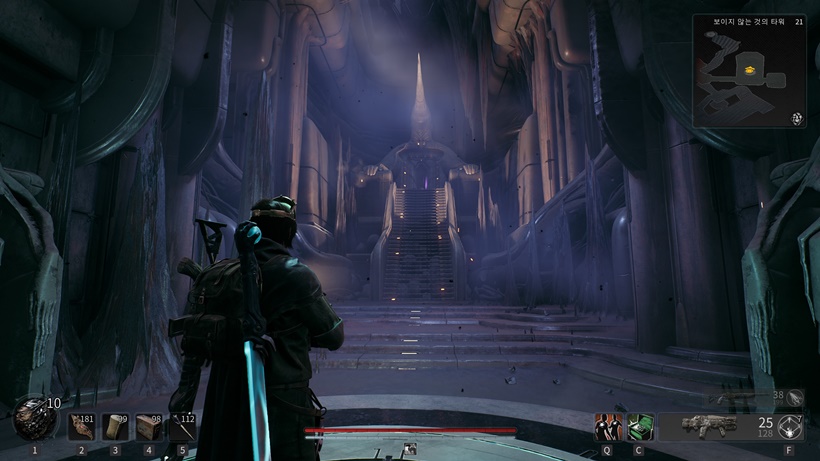Activate the twin silhouettes ability icon
Image resolution: width=820 pixels, height=461 pixels.
pyautogui.click(x=607, y=427)
